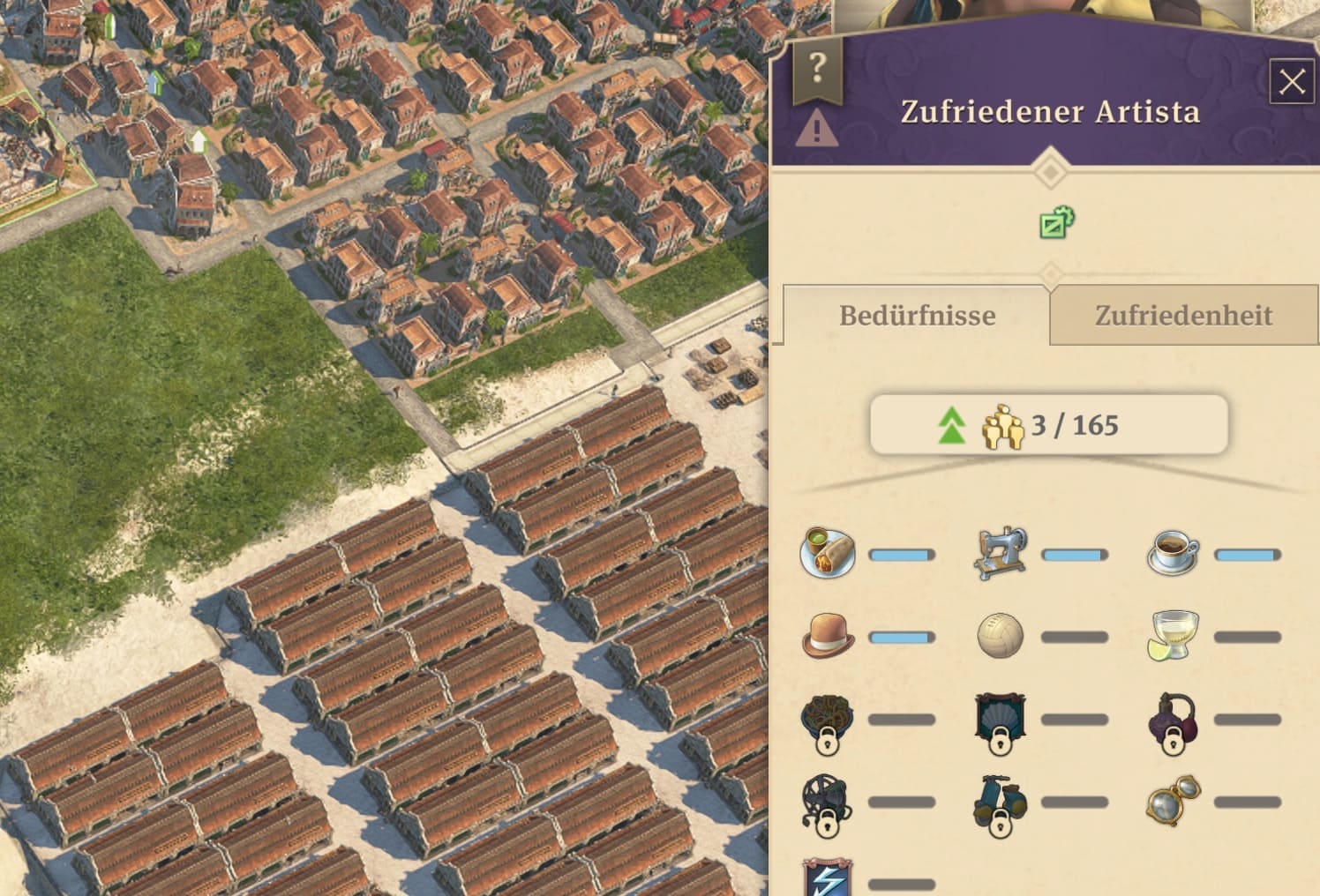Screen dimensions: 1320x896
Task: Click the warning triangle alert icon
Action: pyautogui.click(x=816, y=131)
